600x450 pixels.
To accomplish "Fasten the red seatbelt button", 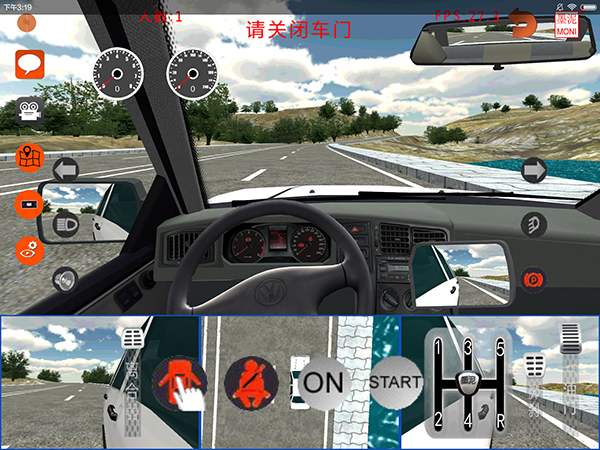I will point(251,381).
